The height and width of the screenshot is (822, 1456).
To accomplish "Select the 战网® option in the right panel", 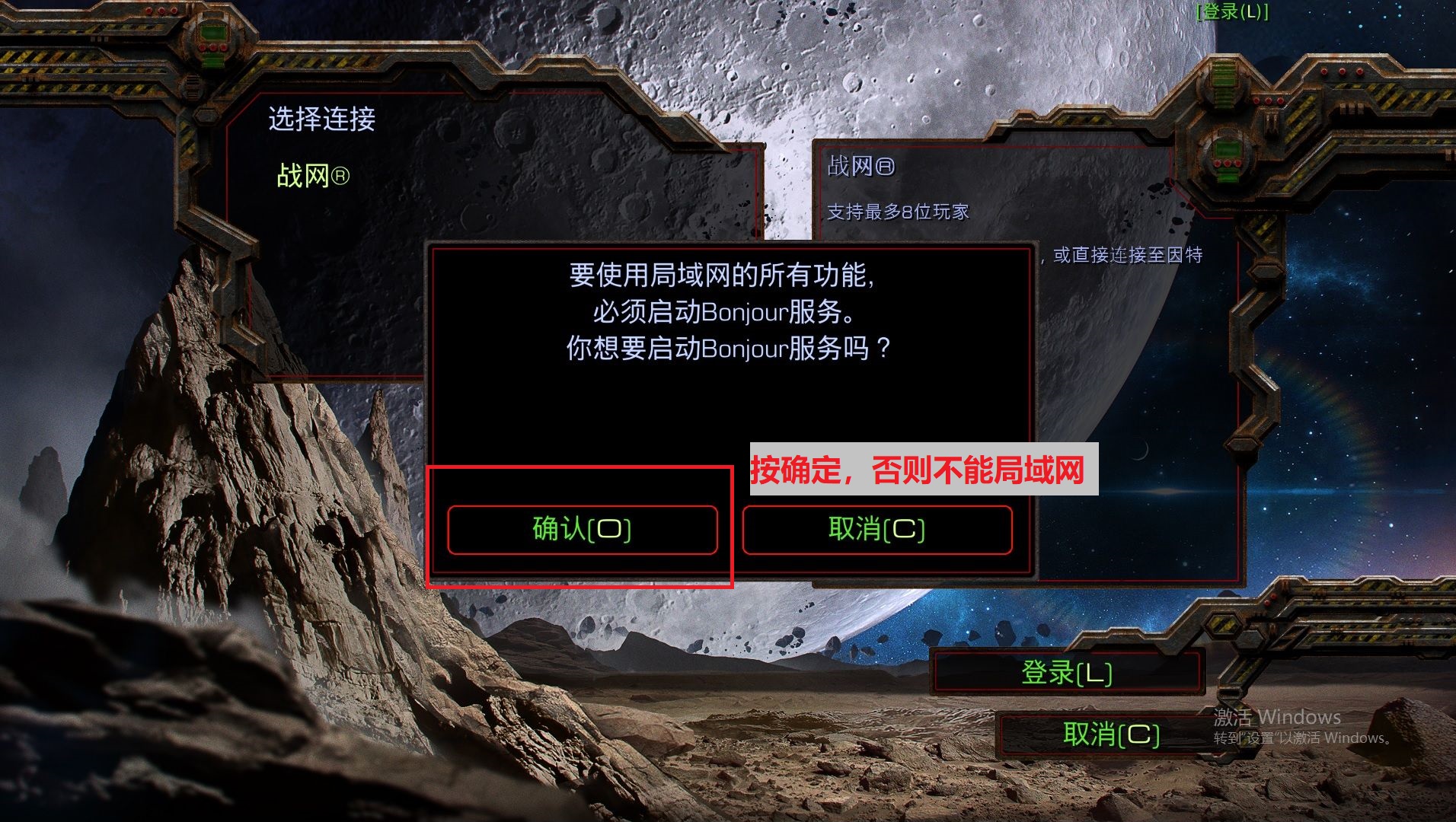I will [861, 166].
